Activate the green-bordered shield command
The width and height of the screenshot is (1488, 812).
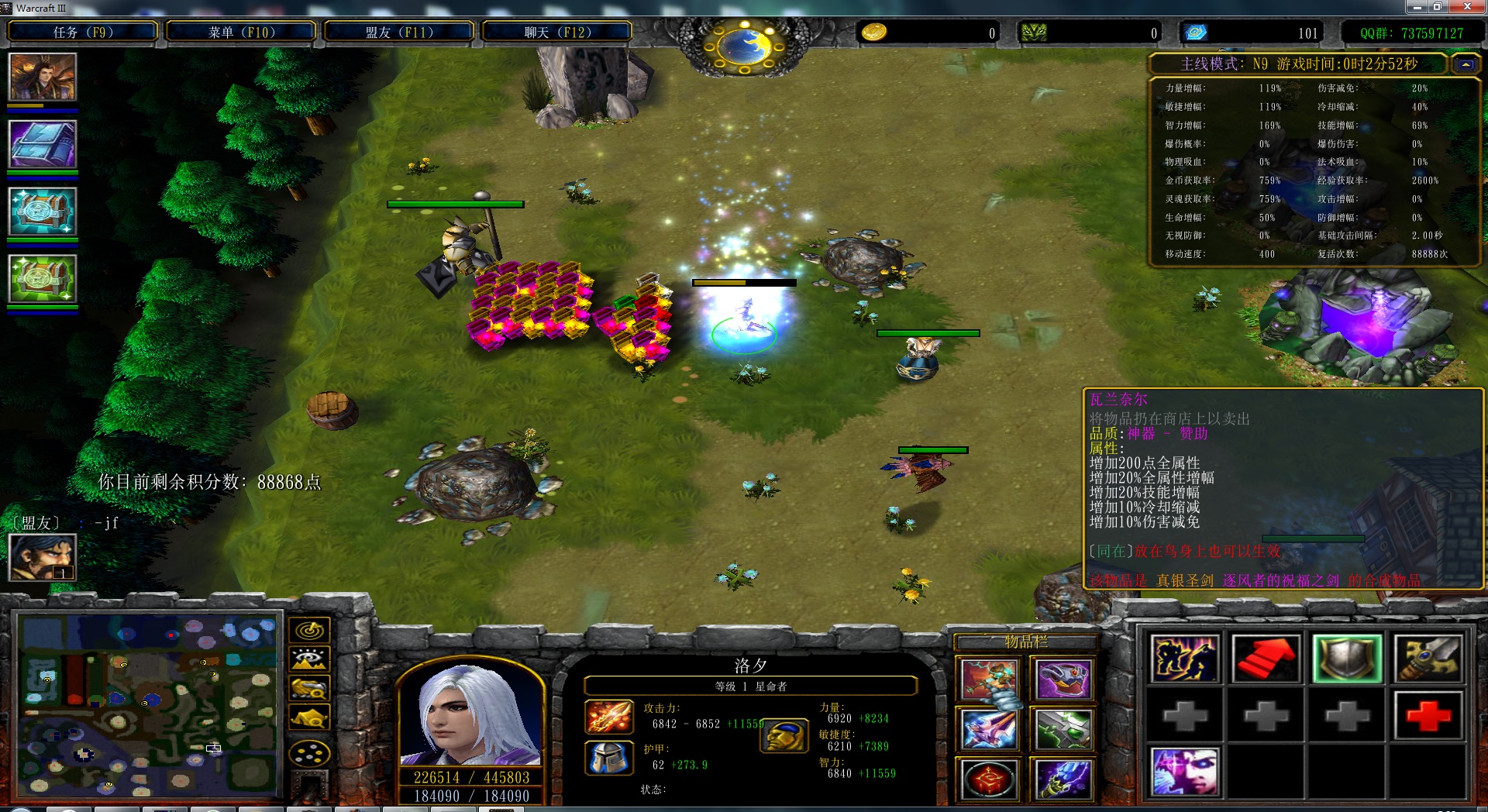pyautogui.click(x=1347, y=659)
